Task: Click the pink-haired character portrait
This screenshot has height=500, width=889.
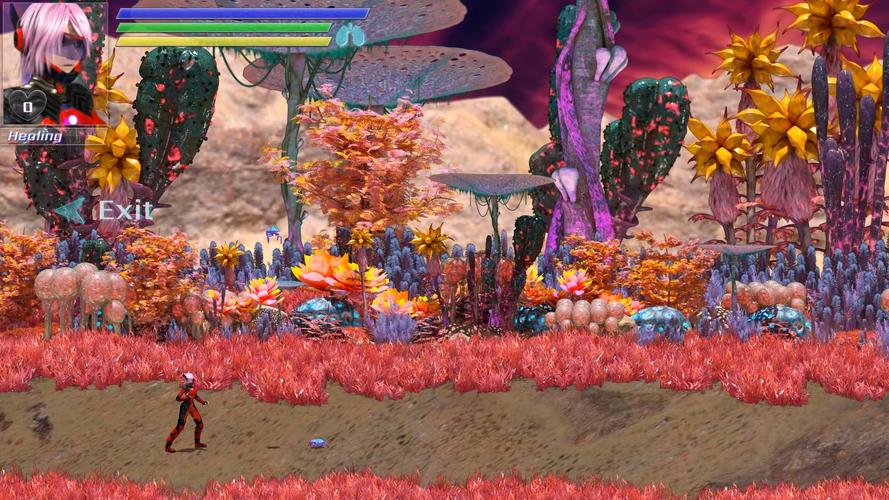Action: (55, 50)
